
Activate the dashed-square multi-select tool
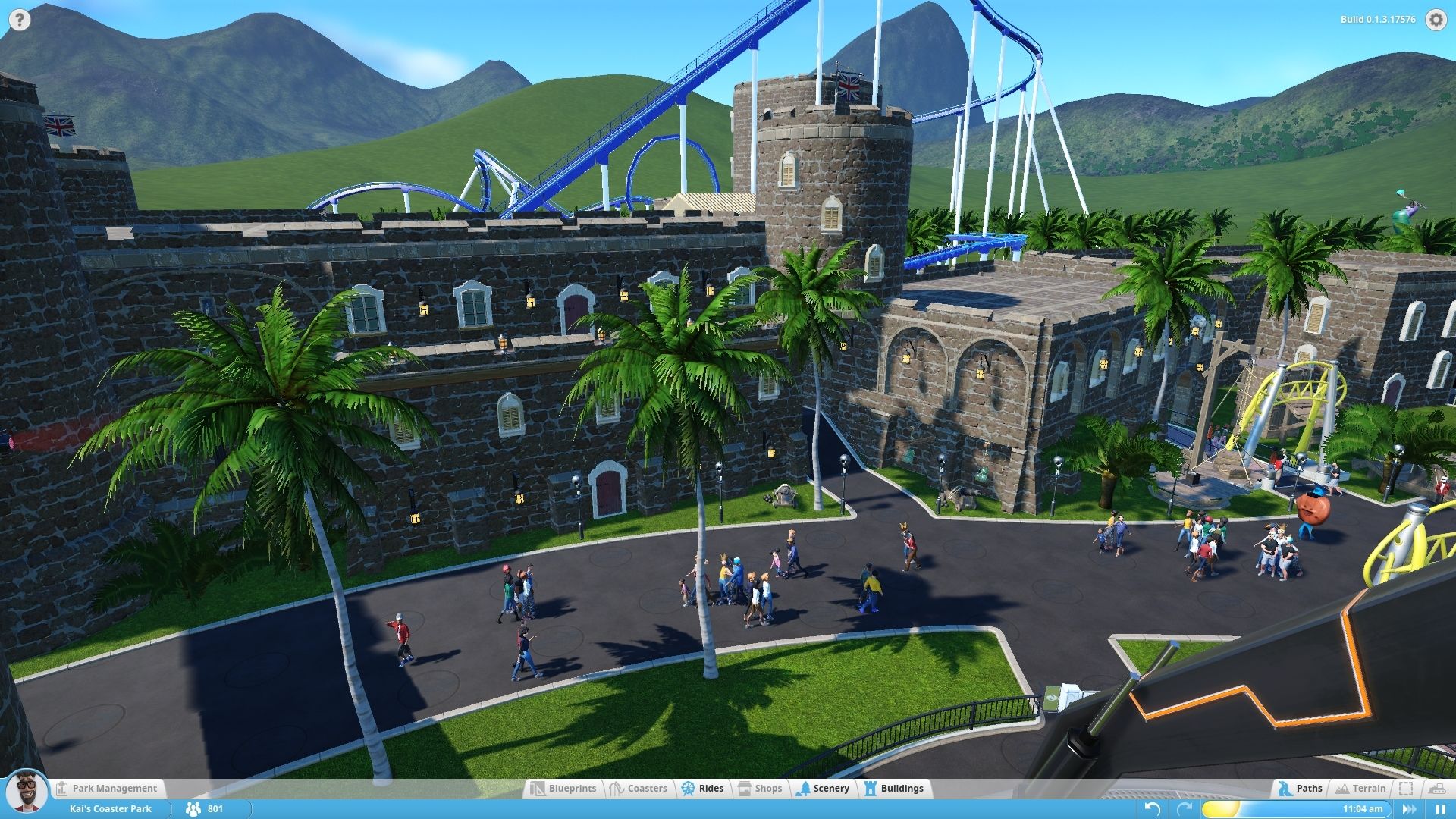(1406, 789)
